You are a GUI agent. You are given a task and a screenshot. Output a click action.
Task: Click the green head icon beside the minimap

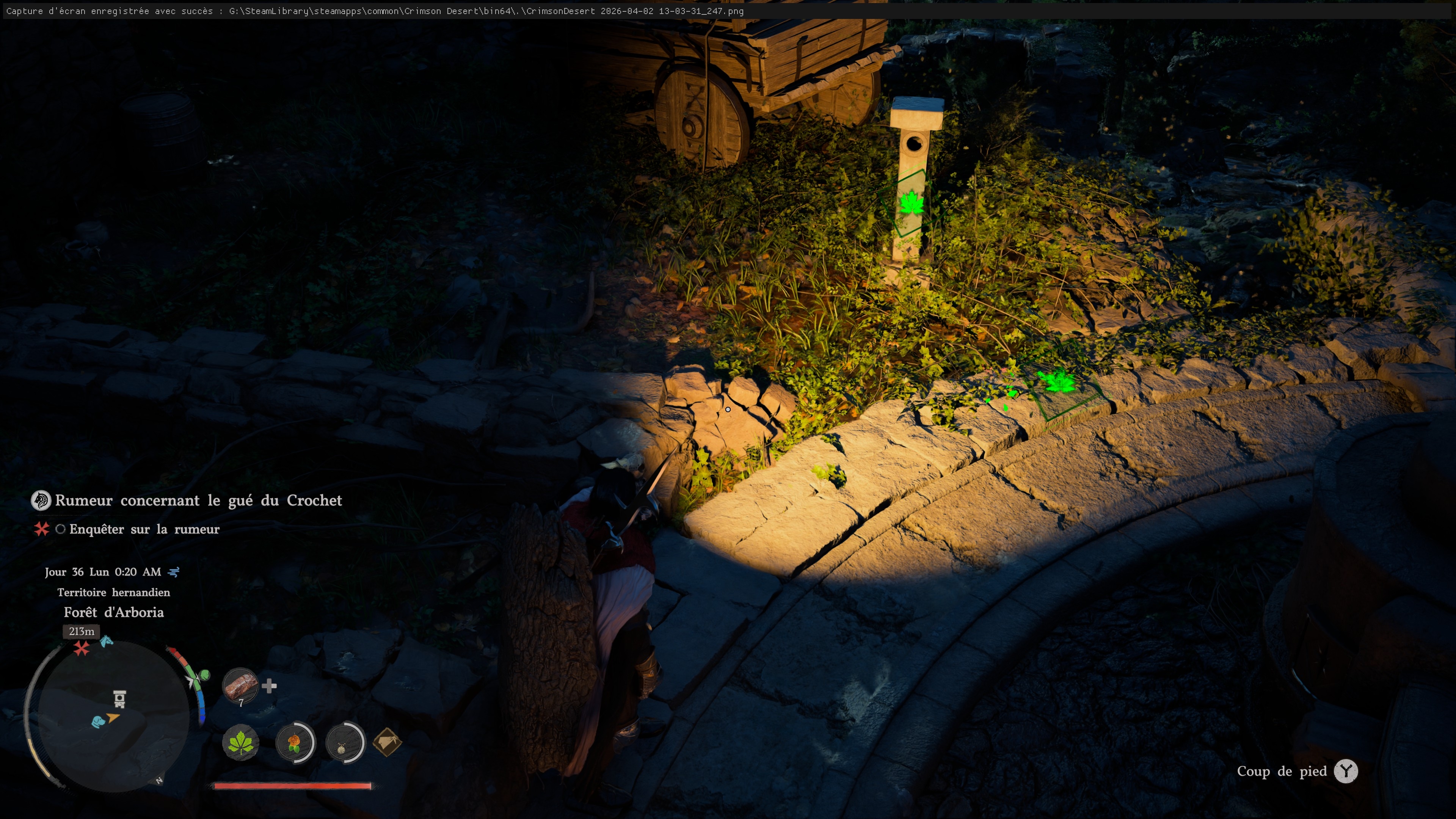(x=204, y=674)
